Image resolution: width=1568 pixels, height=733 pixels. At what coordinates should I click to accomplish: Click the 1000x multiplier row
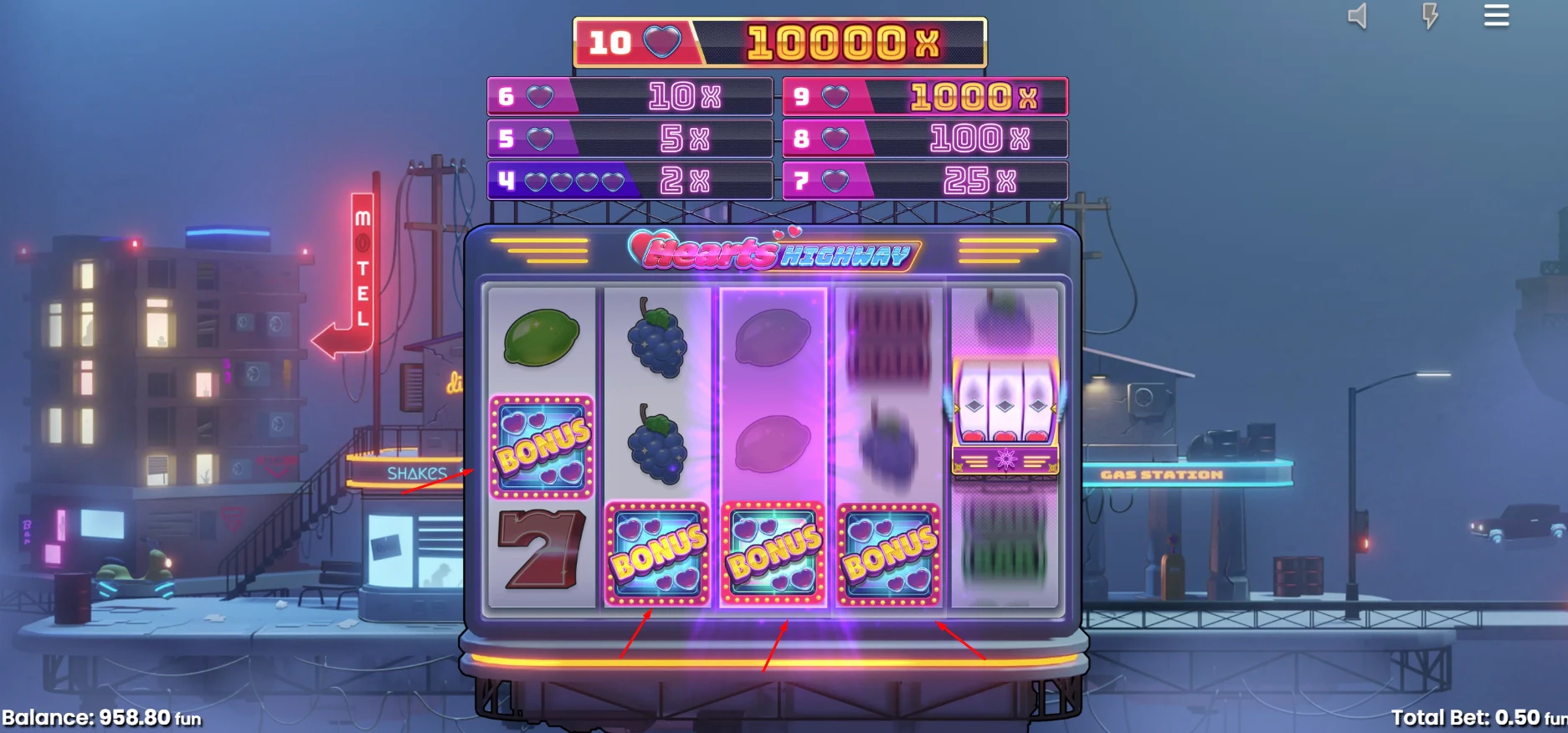coord(925,97)
